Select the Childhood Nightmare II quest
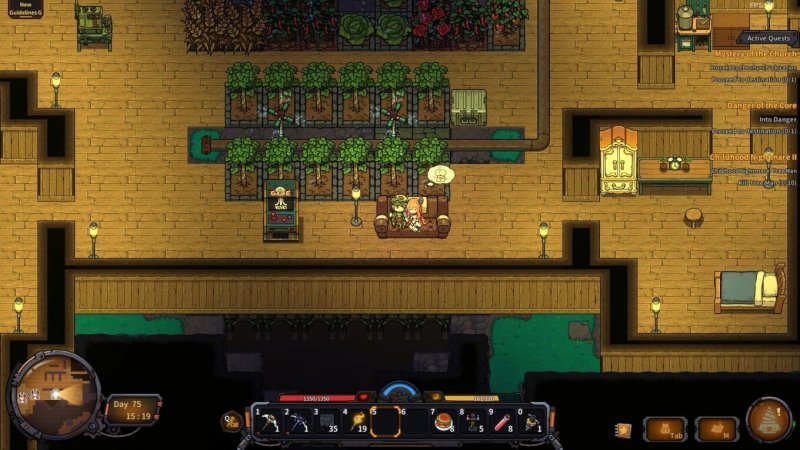Image resolution: width=800 pixels, height=450 pixels. [753, 157]
